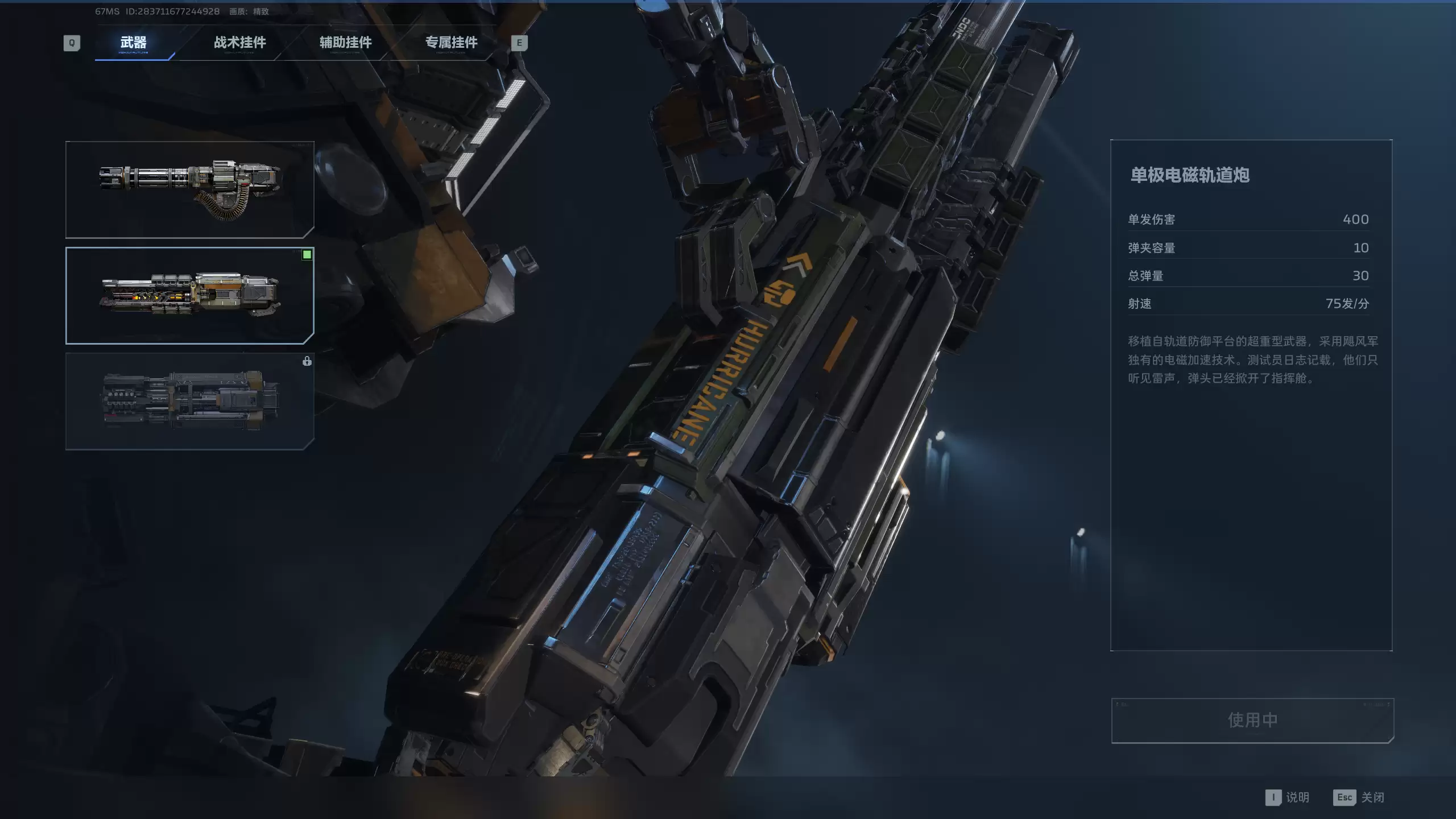Select the equipped railgun weapon slot
Screen dimensions: 1456x819
189,295
